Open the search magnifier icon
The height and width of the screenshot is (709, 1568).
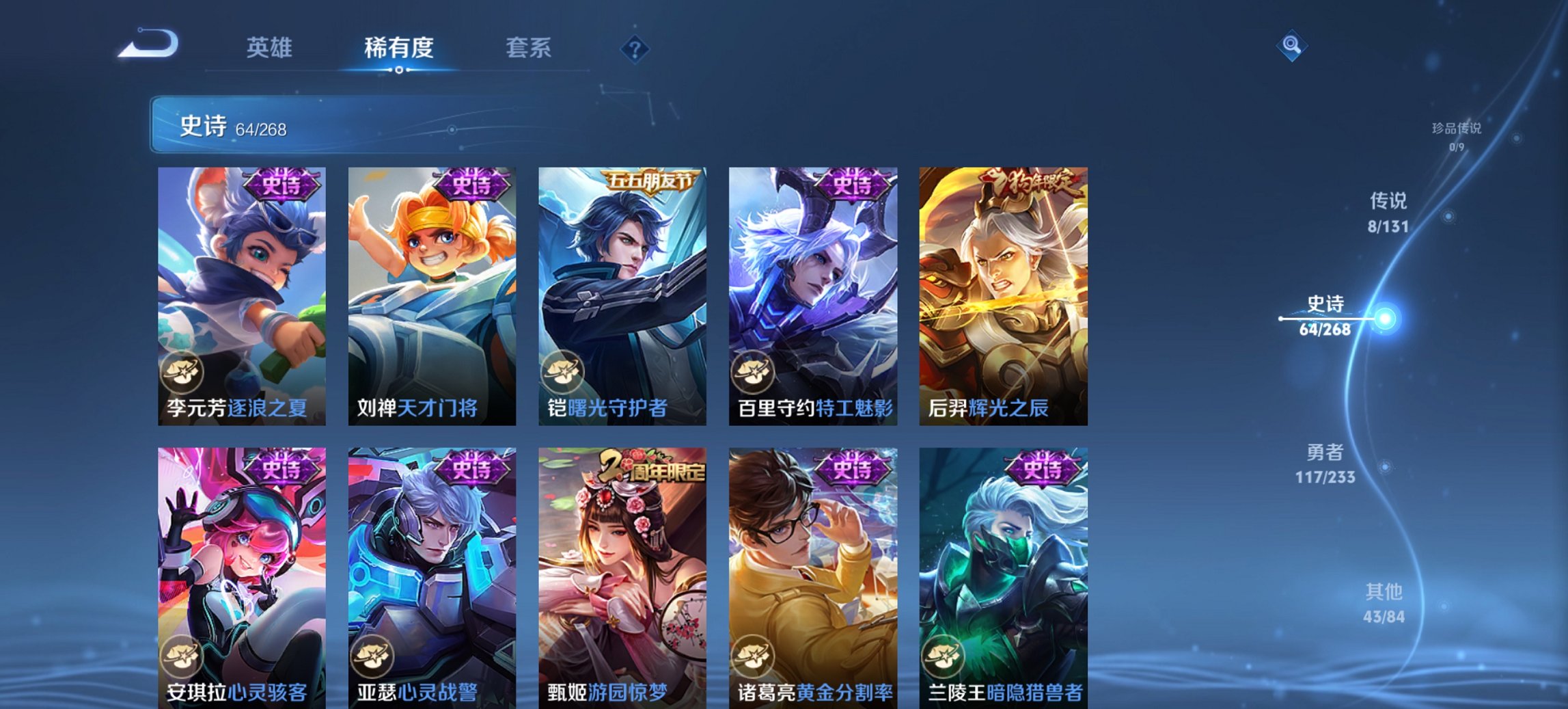click(x=1290, y=44)
